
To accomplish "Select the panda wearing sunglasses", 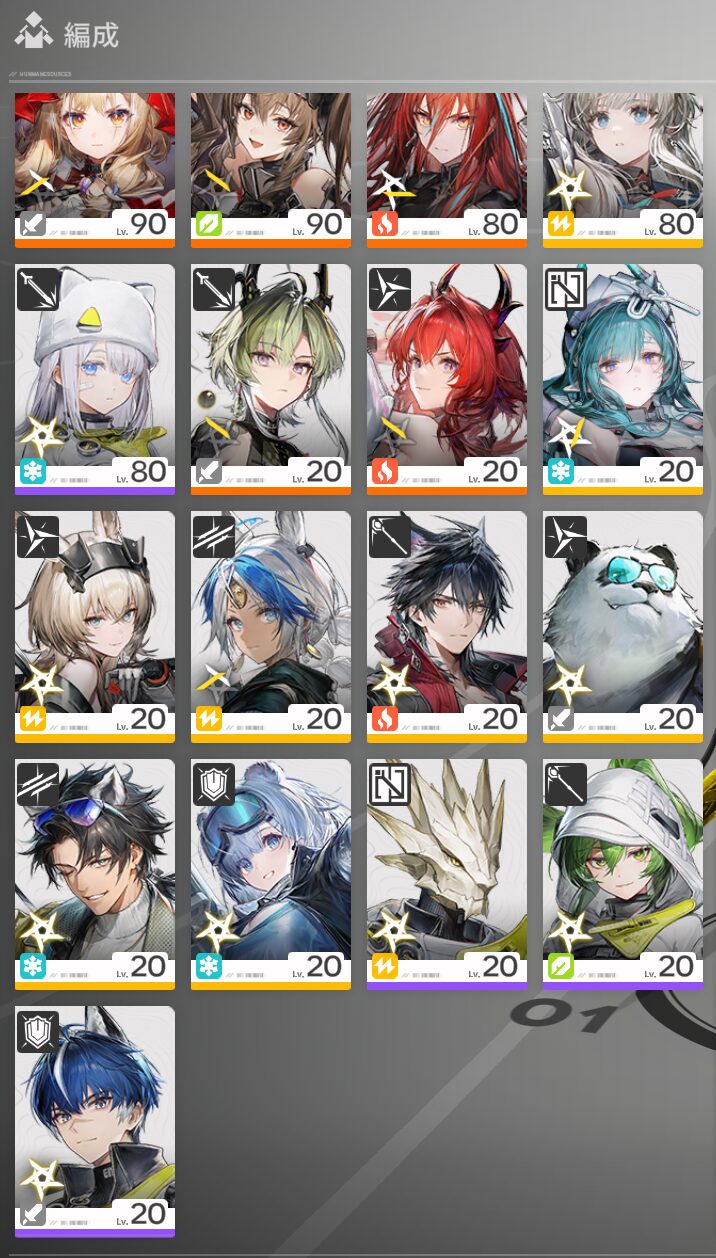I will pyautogui.click(x=623, y=623).
